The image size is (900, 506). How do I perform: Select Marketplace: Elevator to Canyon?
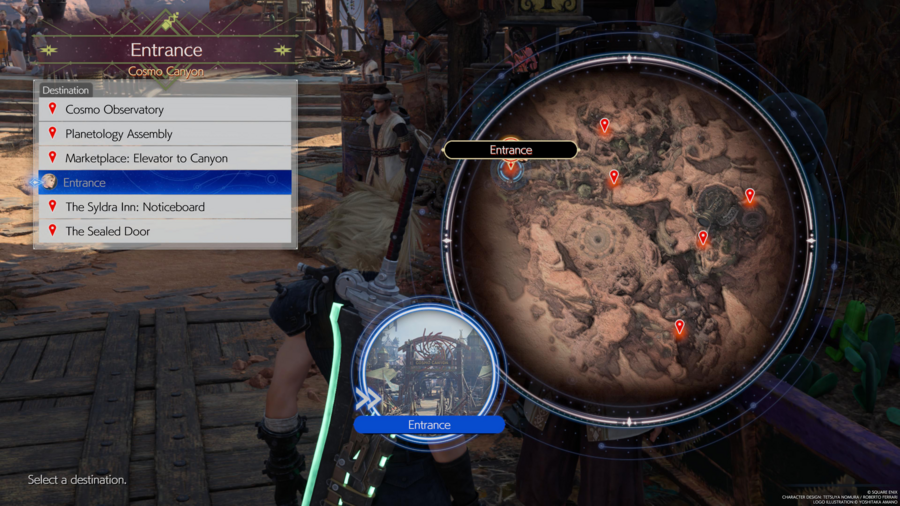165,158
